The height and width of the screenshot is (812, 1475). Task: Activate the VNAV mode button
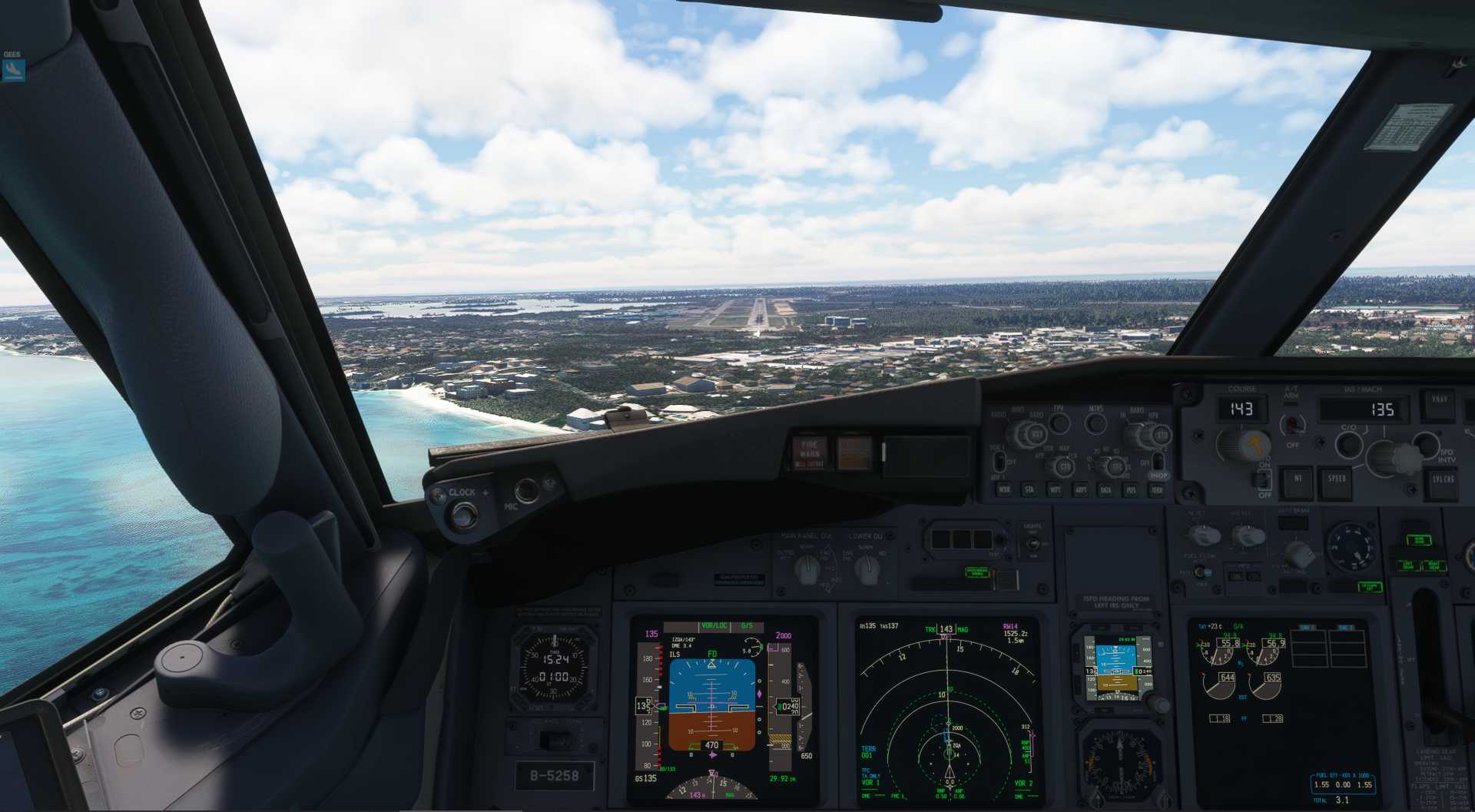point(1439,403)
